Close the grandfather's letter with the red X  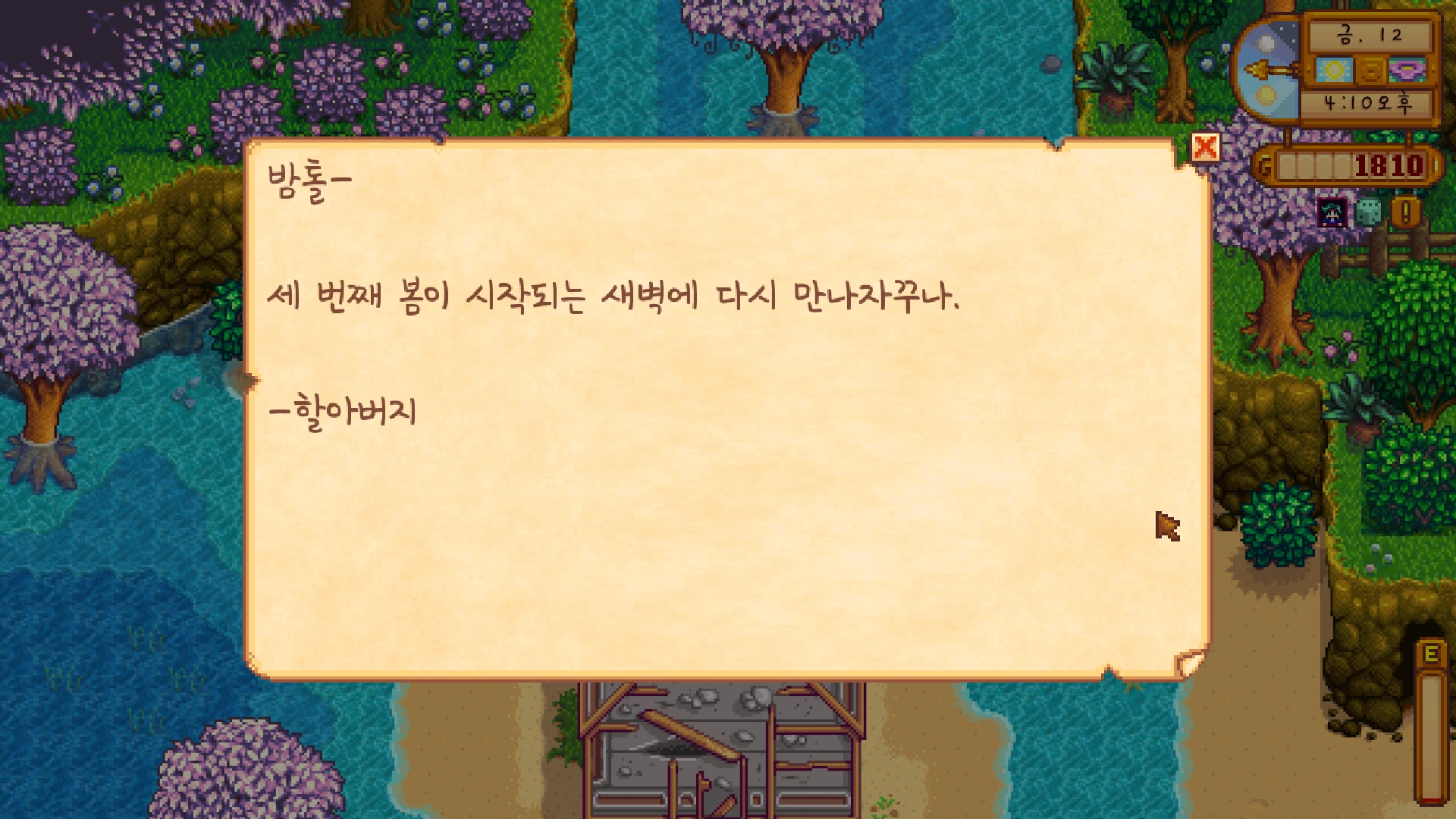1205,147
